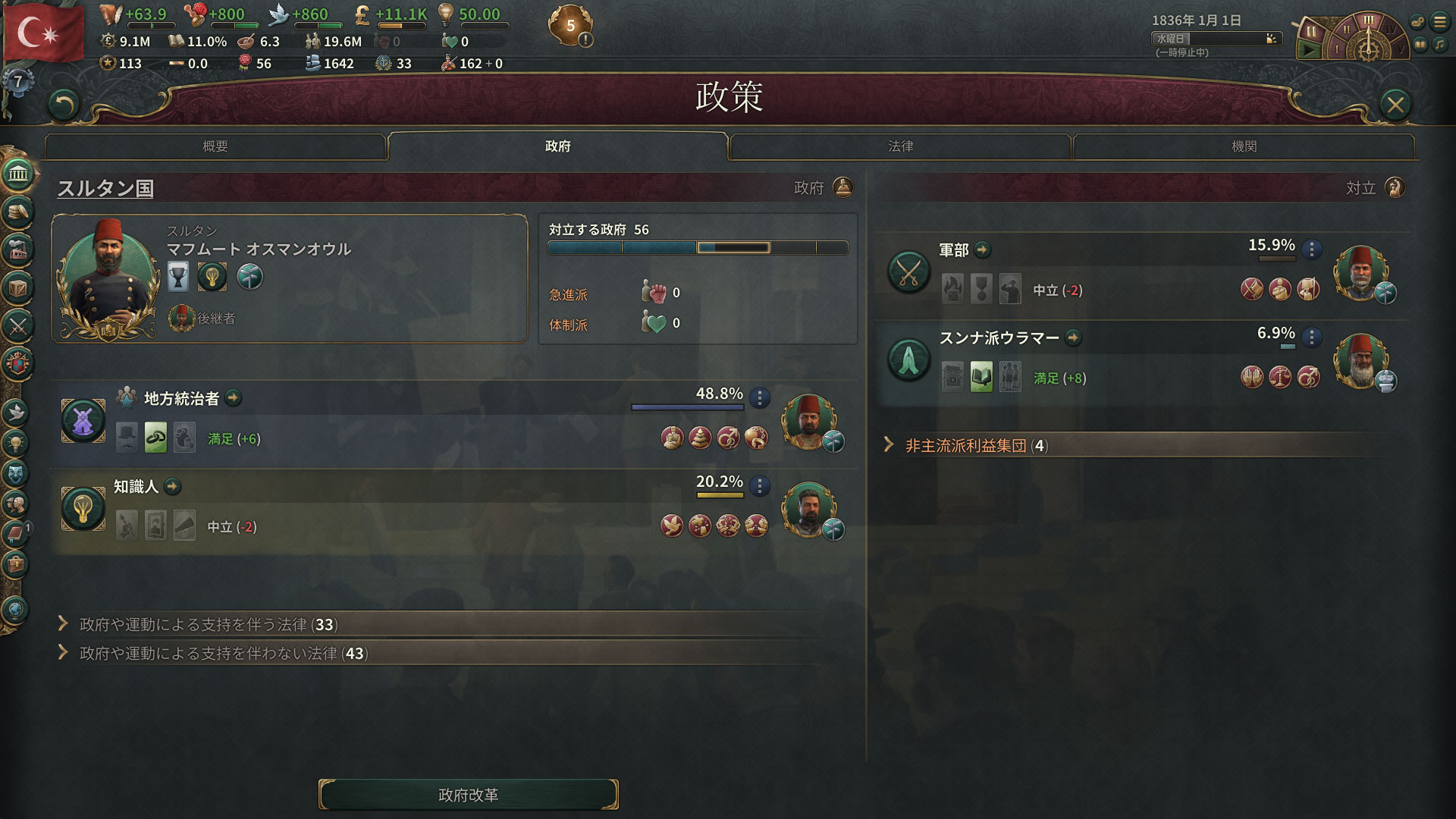Open the 政府改革 reform button

pos(468,795)
